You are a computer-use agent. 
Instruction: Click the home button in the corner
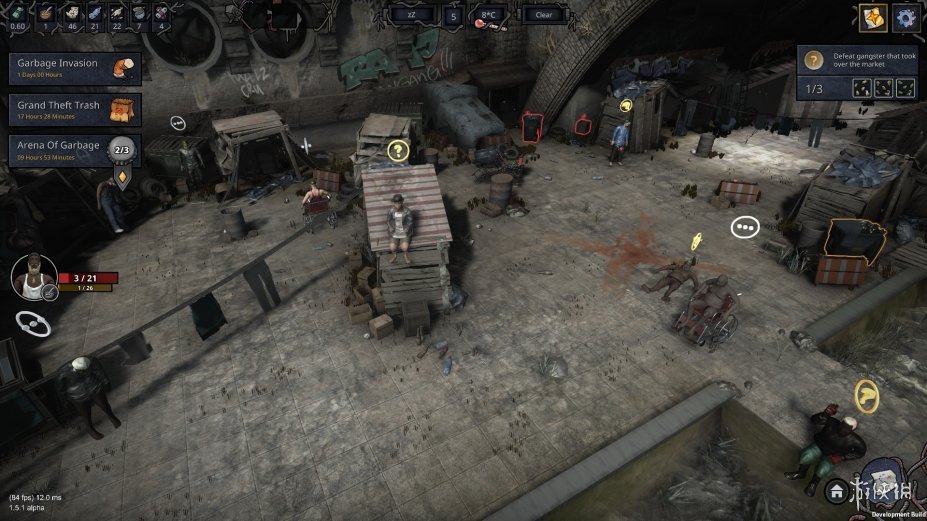pyautogui.click(x=835, y=490)
